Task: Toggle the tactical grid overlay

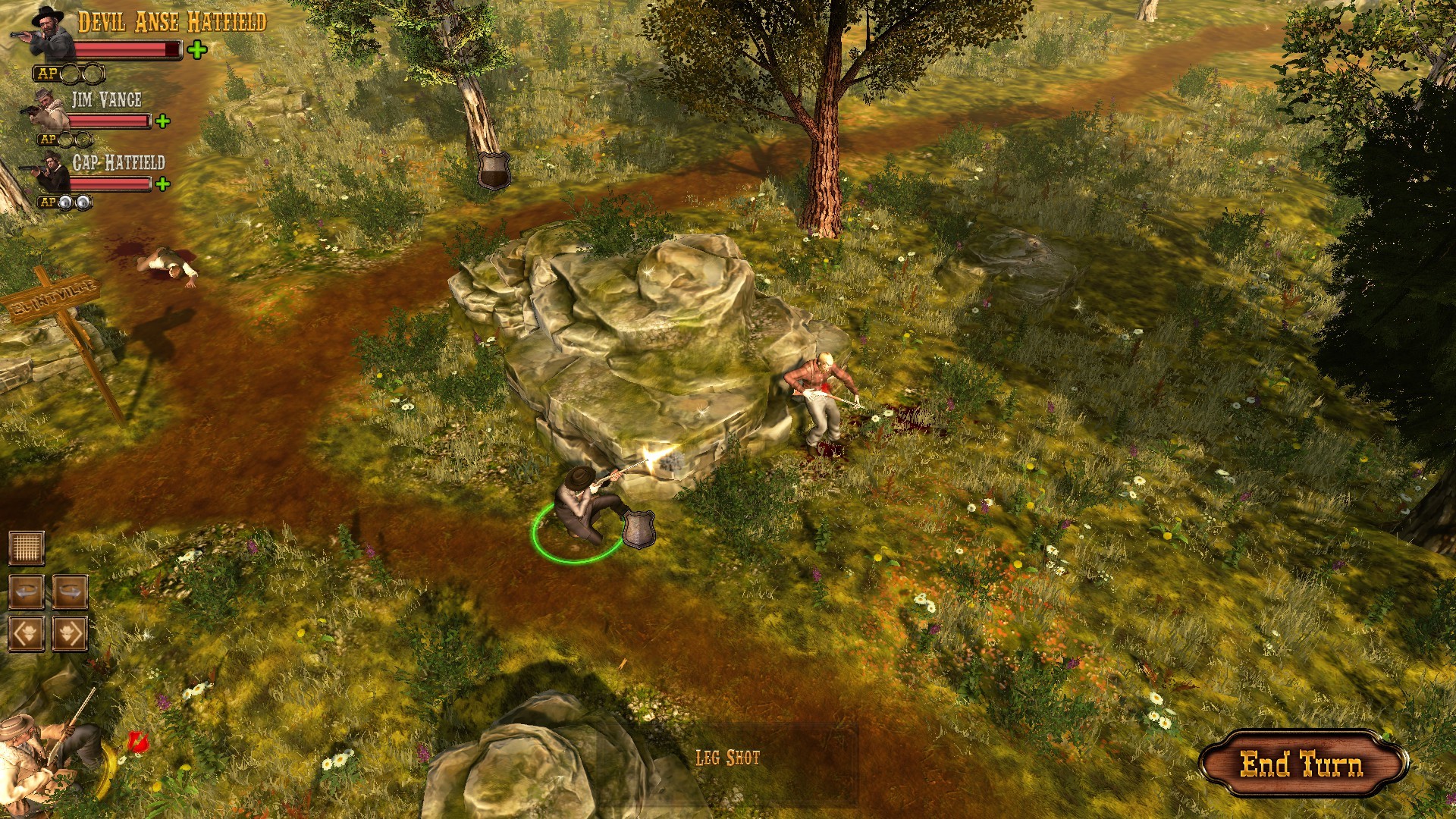Action: (27, 548)
